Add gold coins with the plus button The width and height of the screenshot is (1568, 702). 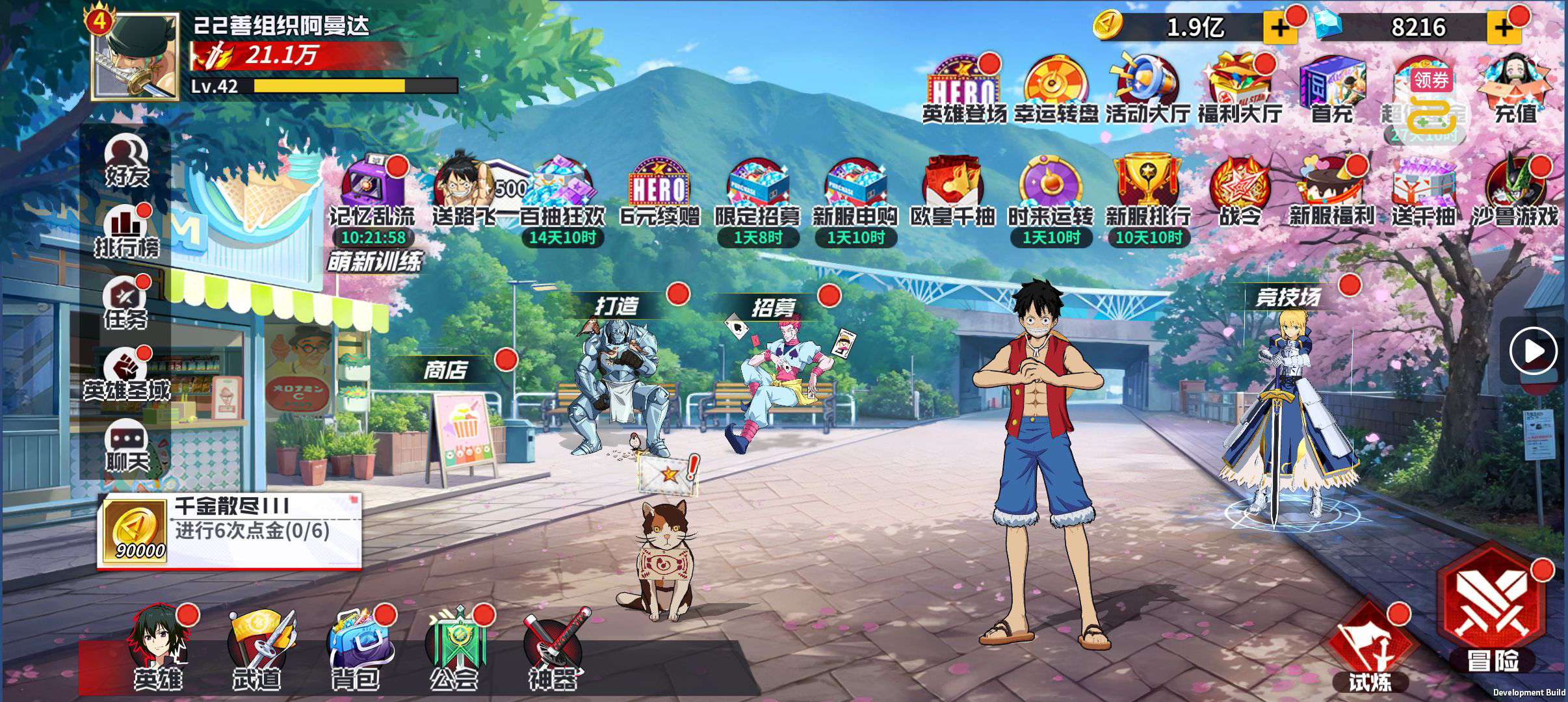1278,28
